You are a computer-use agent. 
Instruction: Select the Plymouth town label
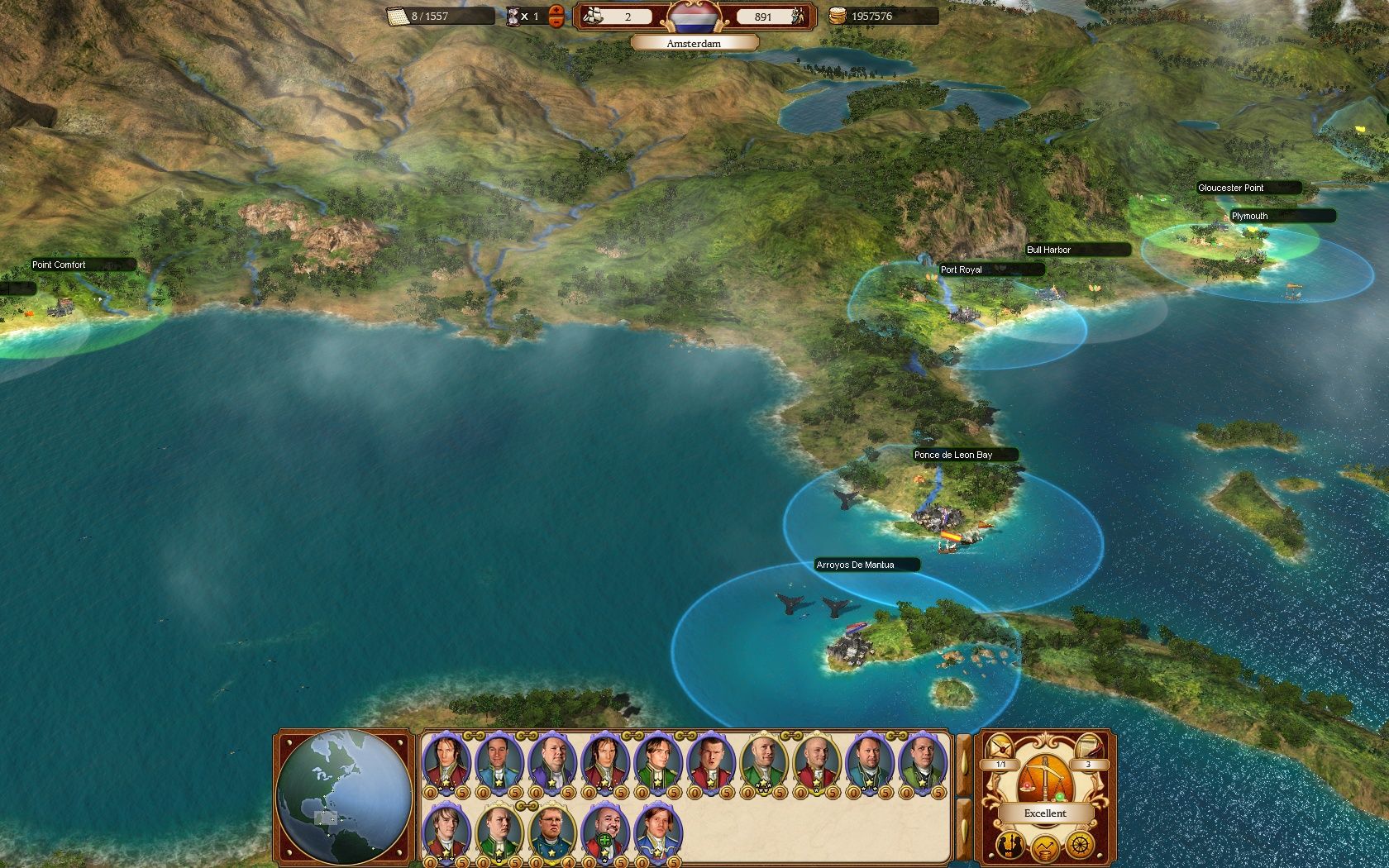tap(1249, 216)
